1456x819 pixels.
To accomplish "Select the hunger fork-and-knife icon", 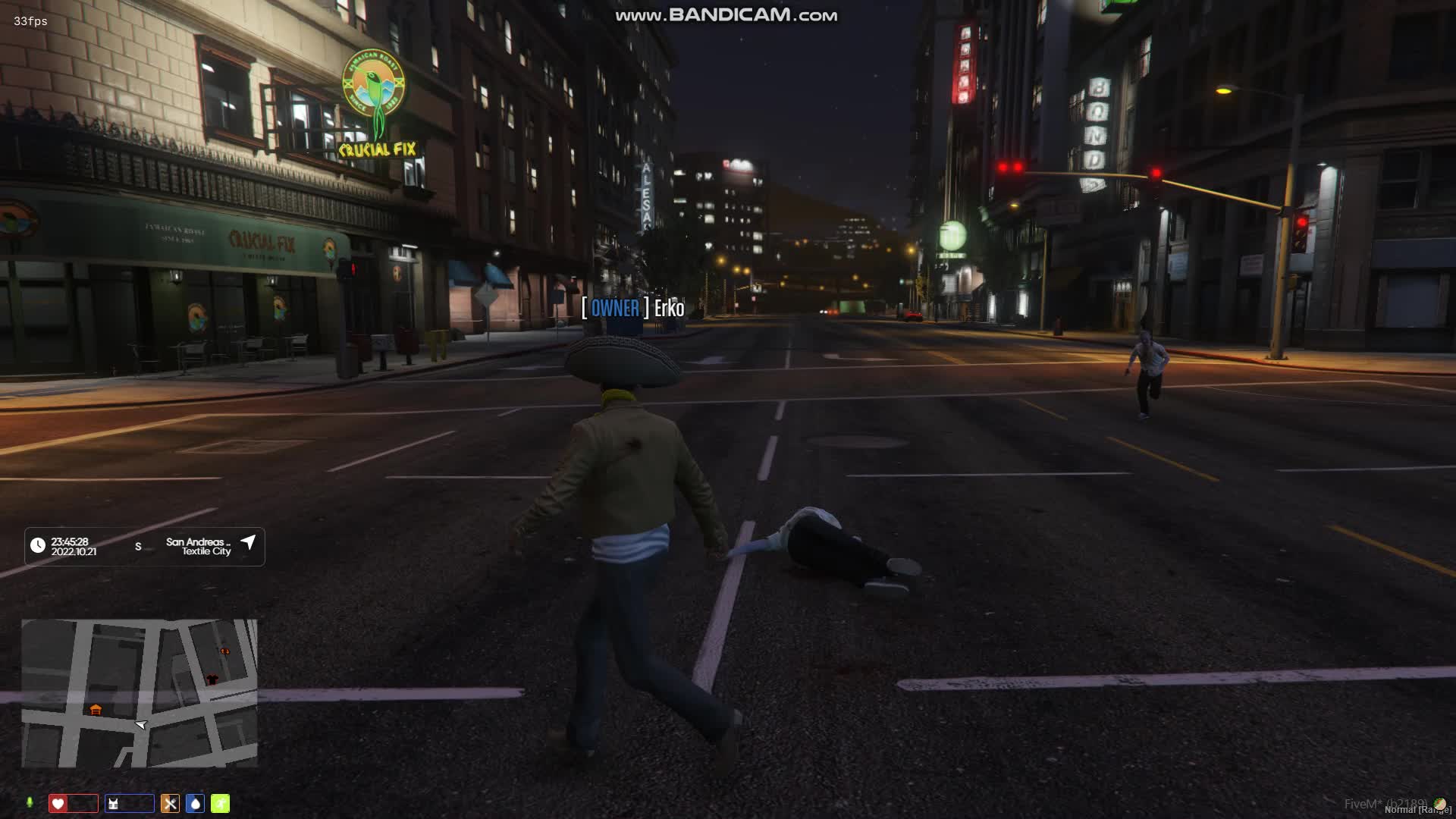I will point(170,804).
